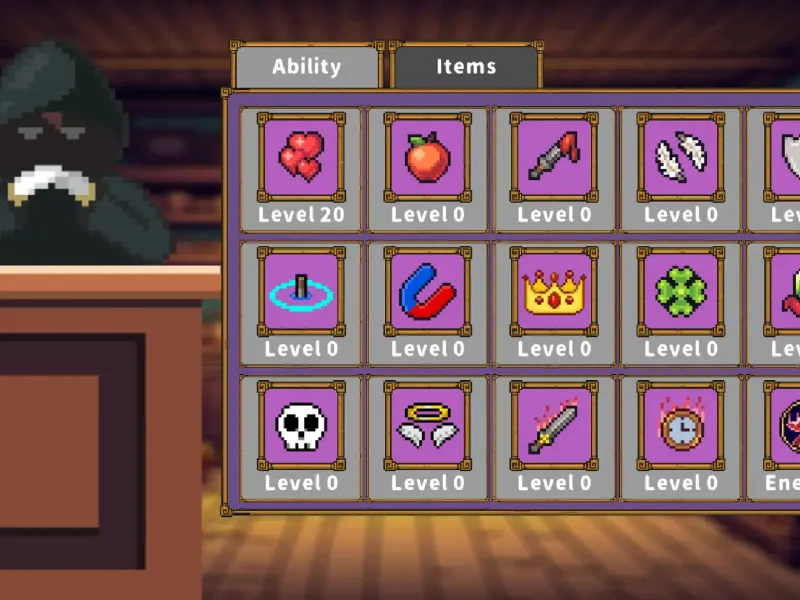Pick the four-leaf clover upgrade
Viewport: 800px width, 600px height.
680,292
